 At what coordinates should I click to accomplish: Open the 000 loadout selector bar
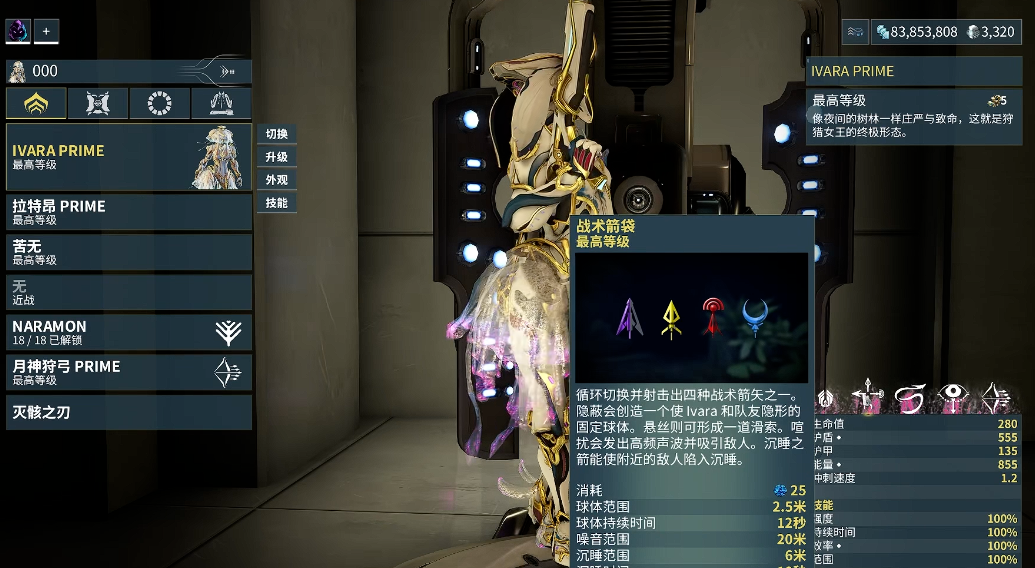click(128, 71)
